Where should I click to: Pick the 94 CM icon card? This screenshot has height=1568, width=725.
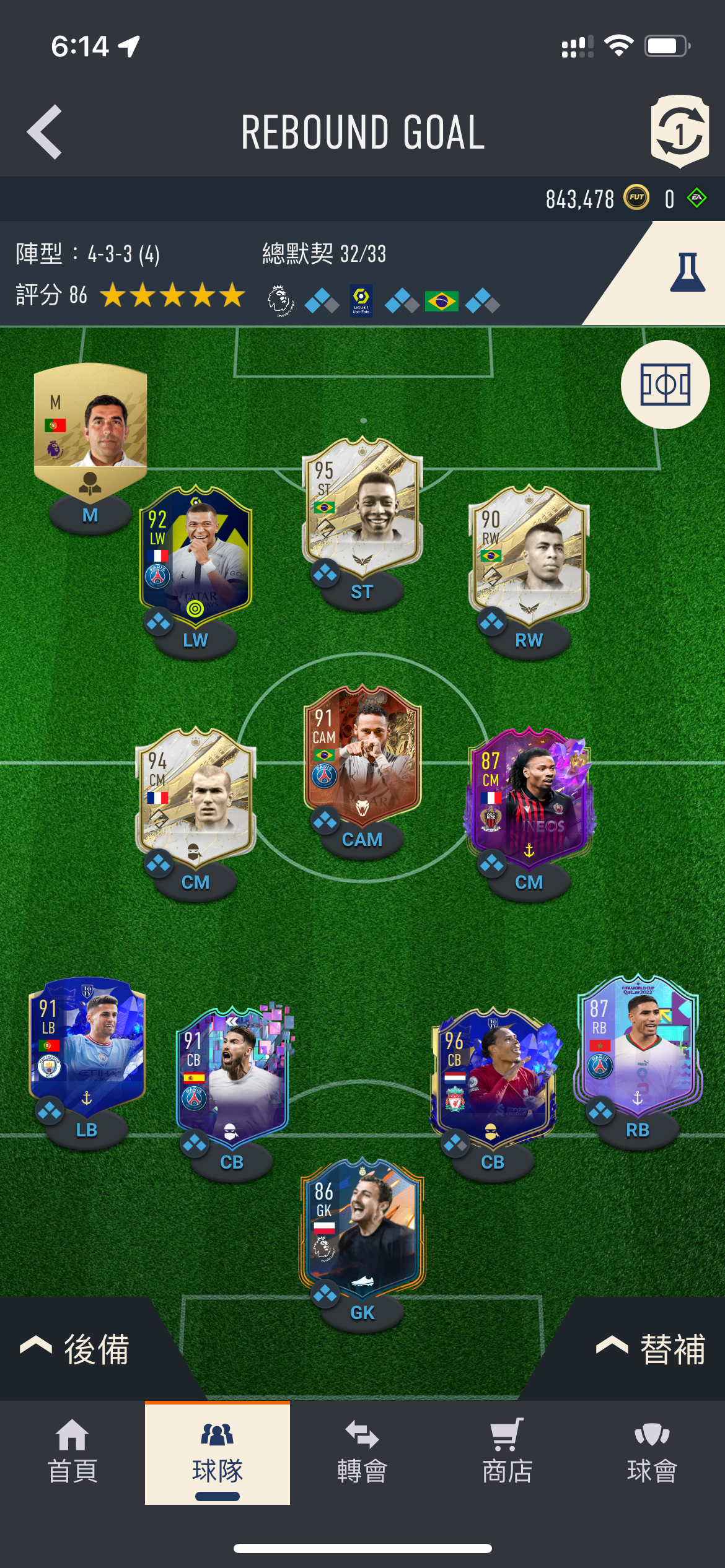point(196,796)
